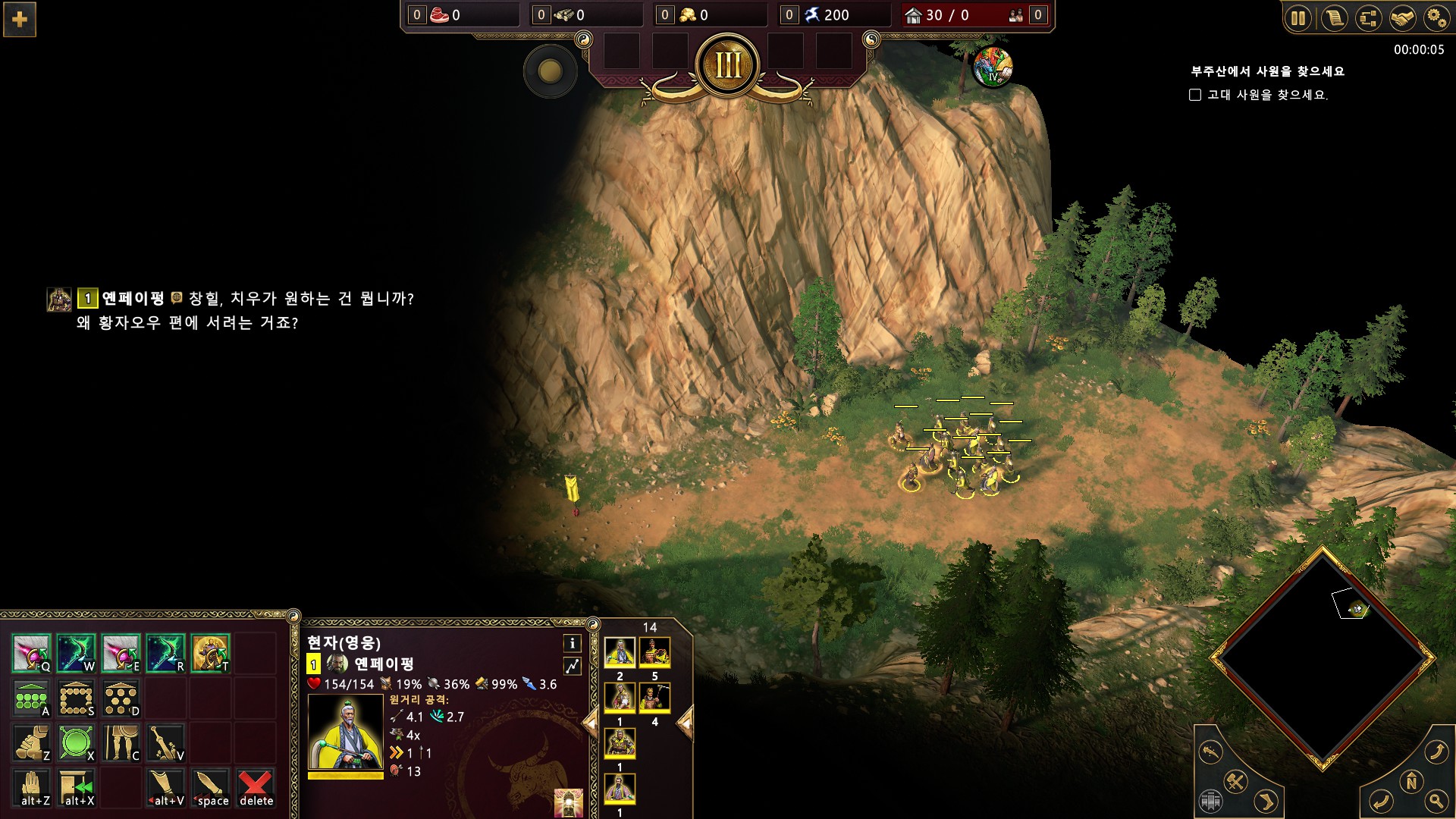Image resolution: width=1456 pixels, height=819 pixels.
Task: Choose the green line formation button
Action: click(x=31, y=698)
